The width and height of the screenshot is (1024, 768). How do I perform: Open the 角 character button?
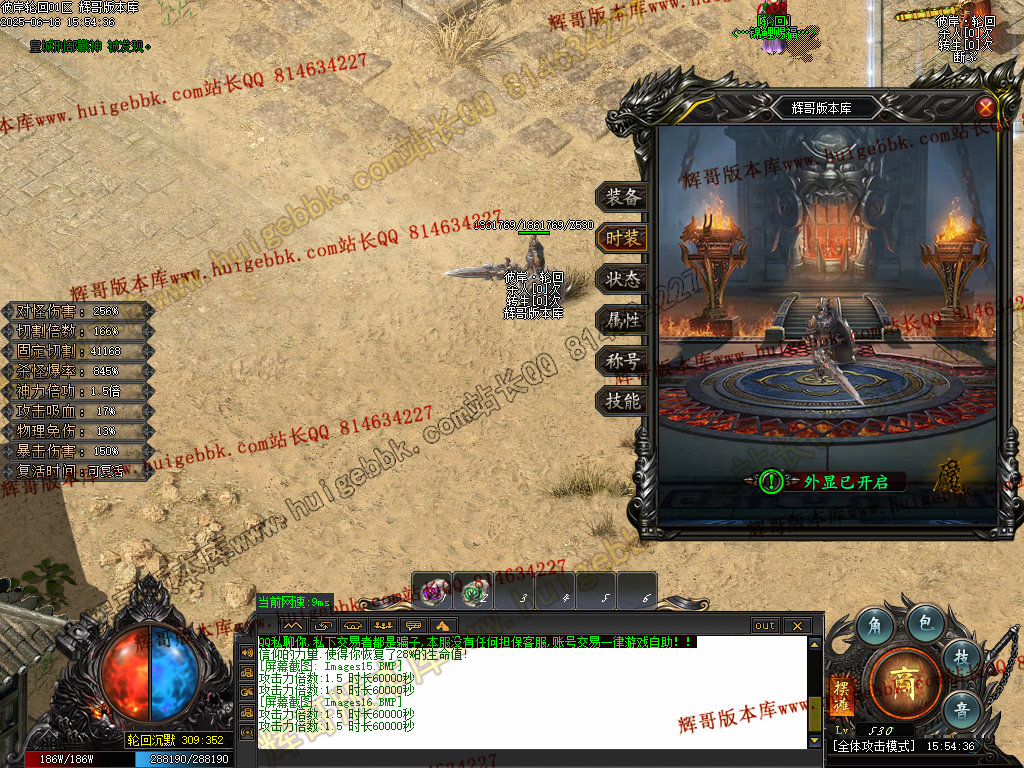(x=874, y=627)
